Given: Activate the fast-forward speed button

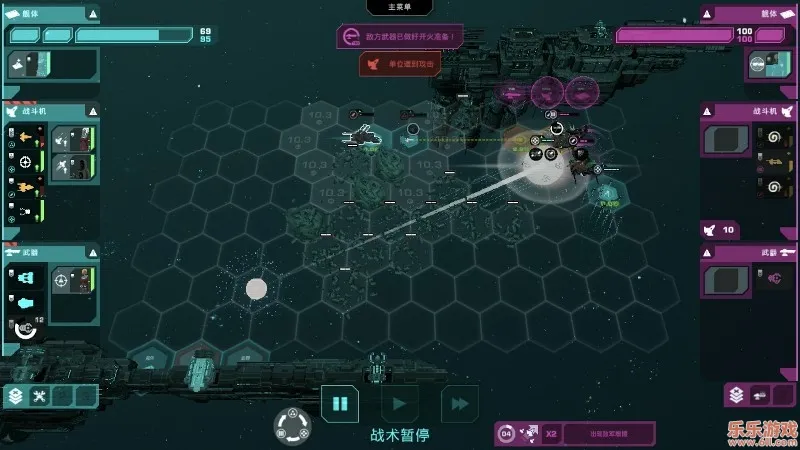Looking at the screenshot, I should pyautogui.click(x=459, y=404).
